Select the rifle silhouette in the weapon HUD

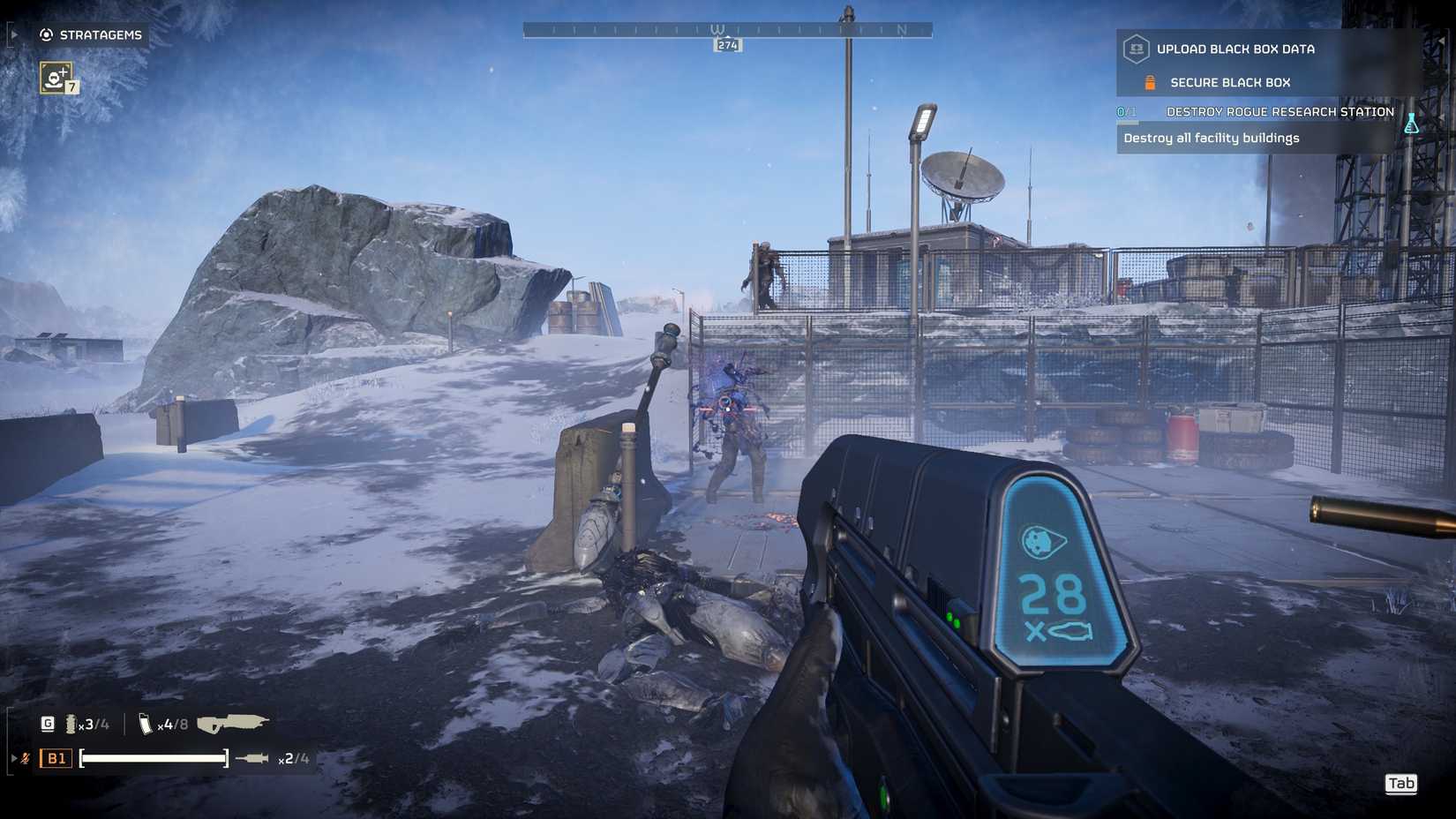(x=233, y=722)
